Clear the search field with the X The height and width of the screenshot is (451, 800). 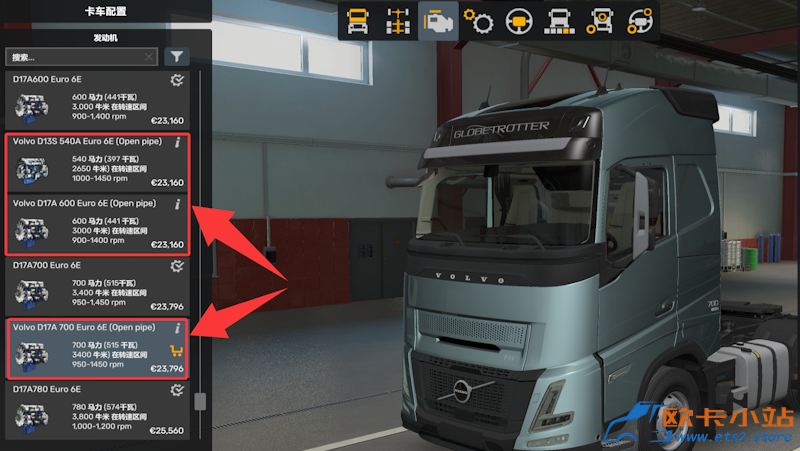point(149,58)
